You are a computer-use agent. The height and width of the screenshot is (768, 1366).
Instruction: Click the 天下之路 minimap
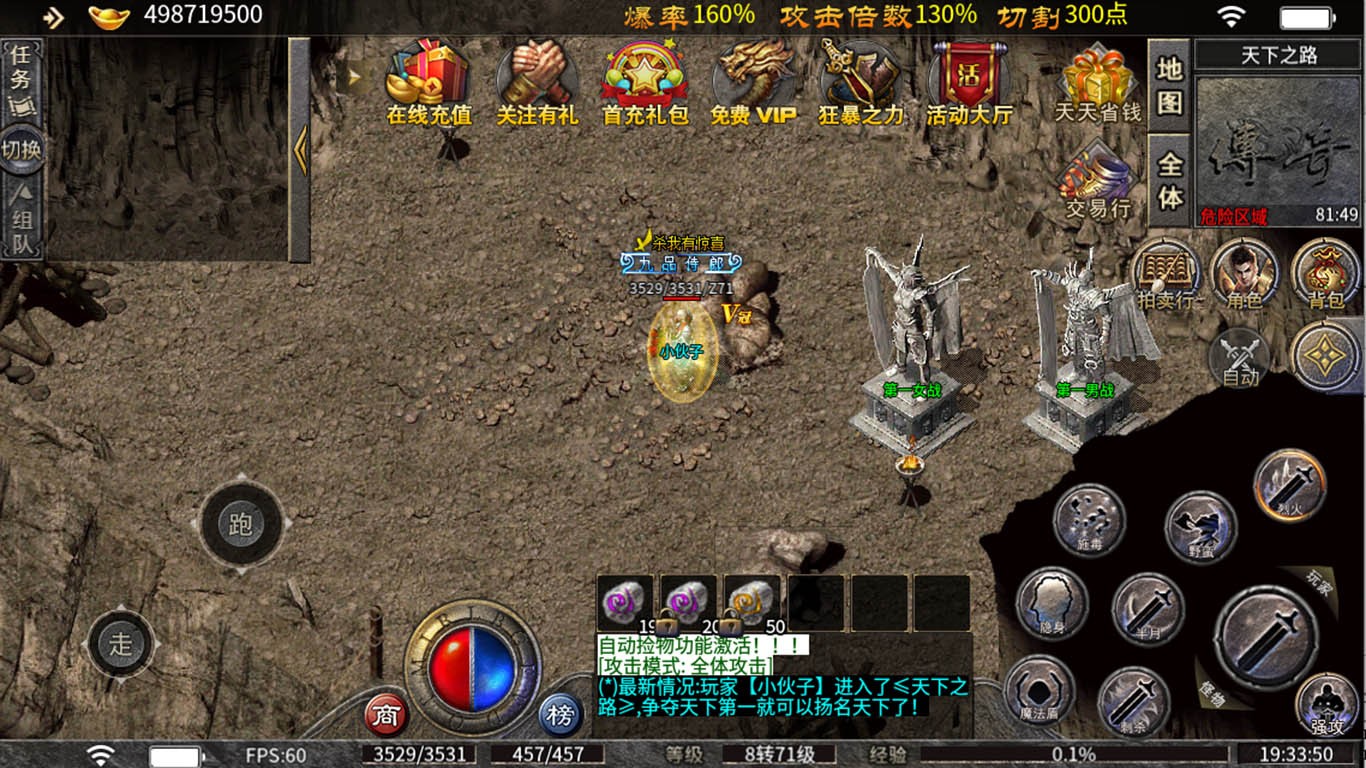pyautogui.click(x=1278, y=140)
